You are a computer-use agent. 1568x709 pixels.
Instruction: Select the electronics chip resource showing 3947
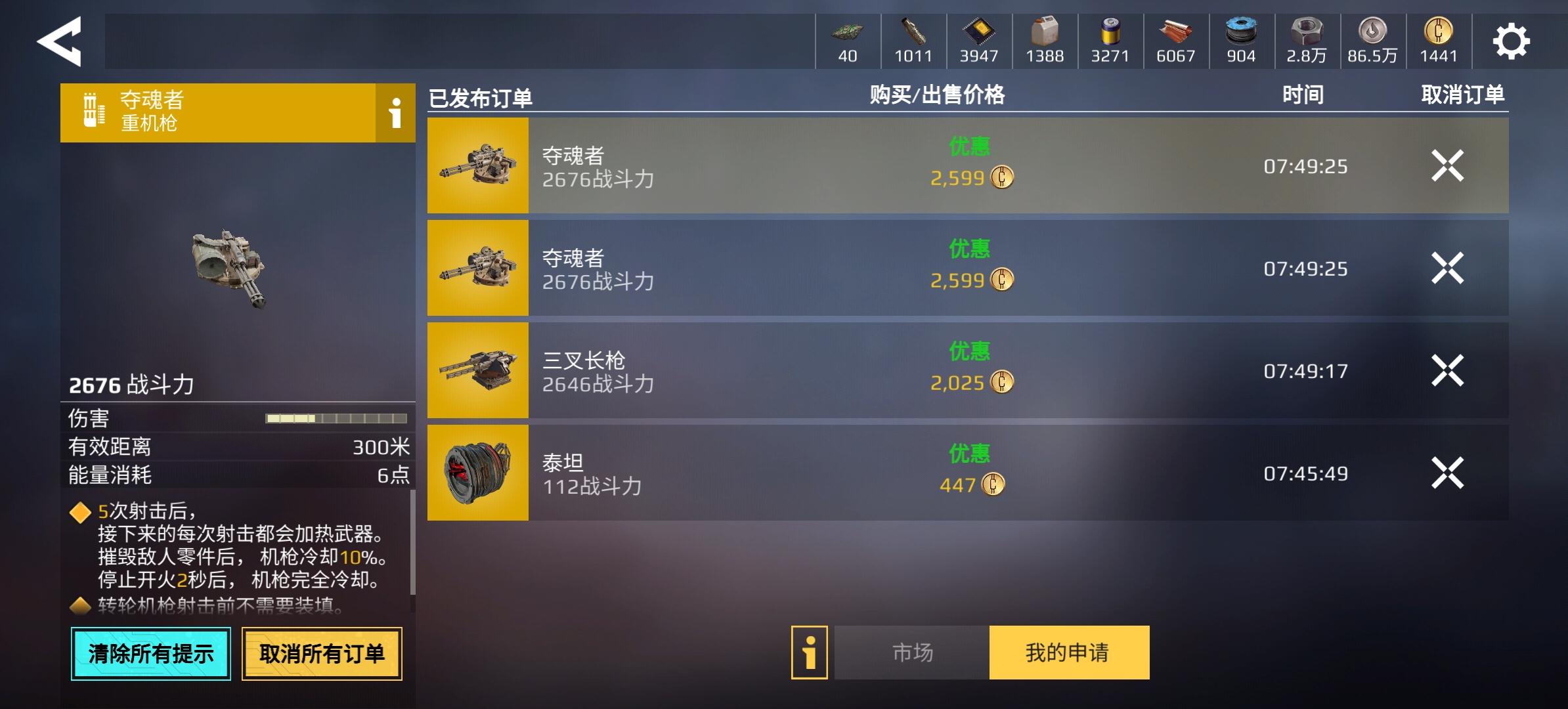[978, 41]
